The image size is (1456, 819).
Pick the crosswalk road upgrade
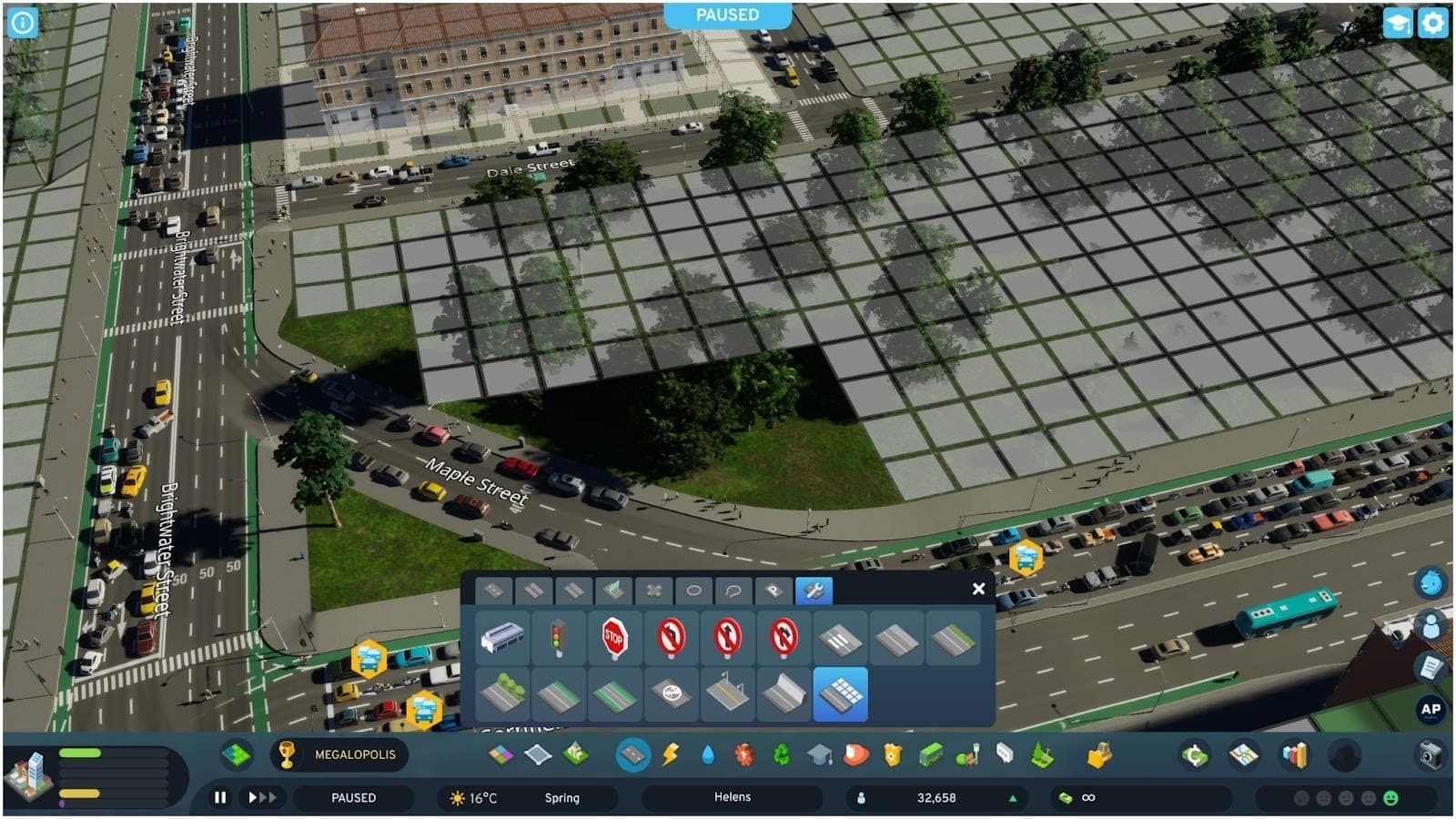click(840, 638)
